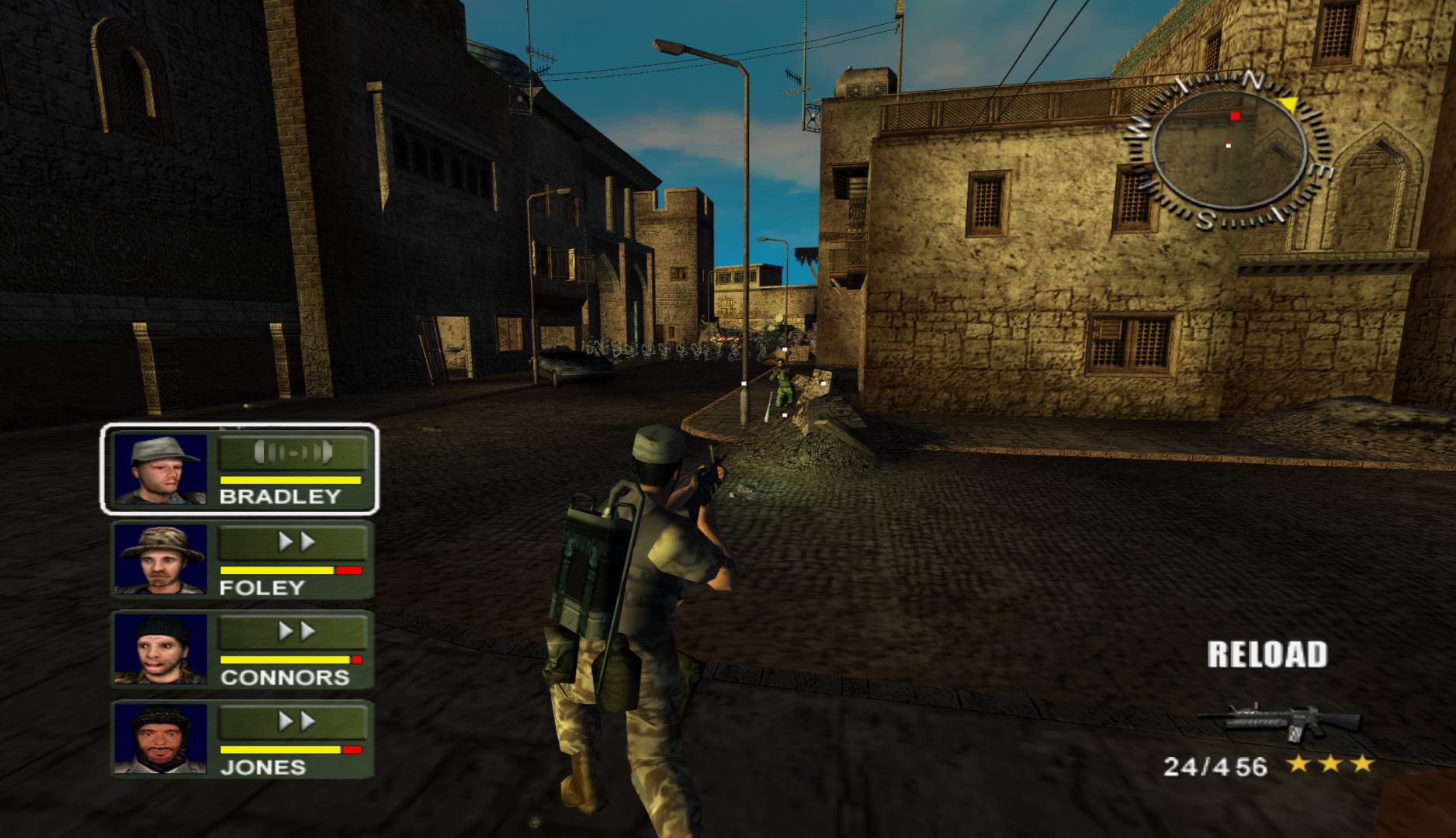Image resolution: width=1456 pixels, height=838 pixels.
Task: Click Connors's follow order arrows
Action: point(295,632)
